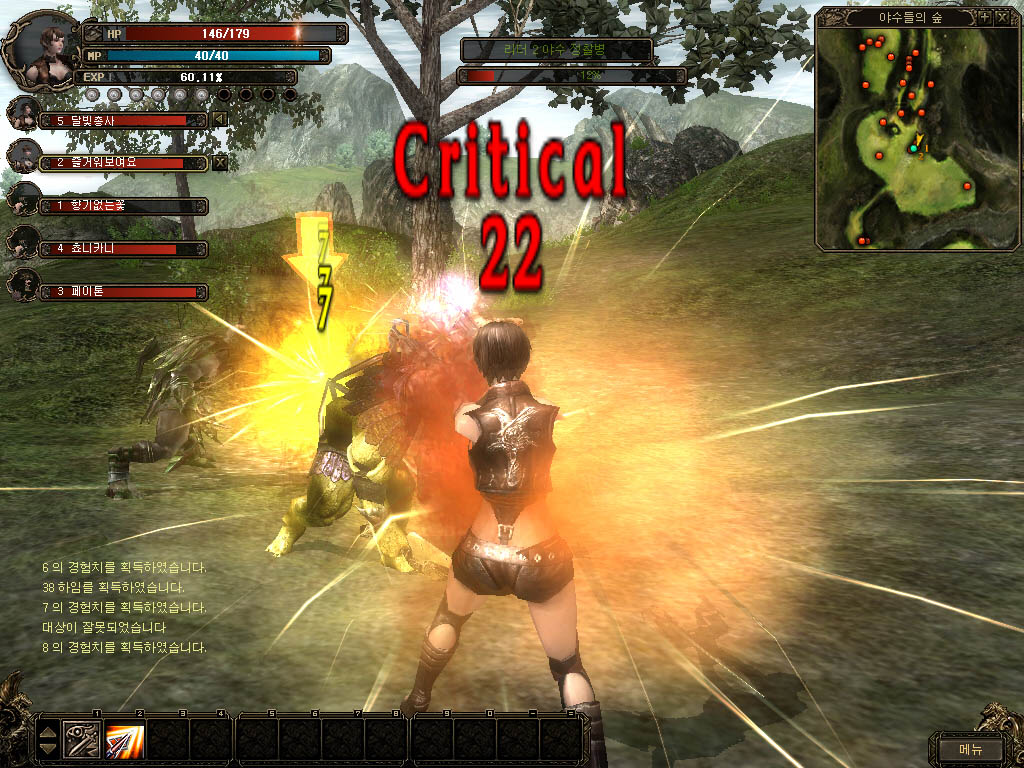Click the X button beside 즐거워보여요

(x=220, y=162)
